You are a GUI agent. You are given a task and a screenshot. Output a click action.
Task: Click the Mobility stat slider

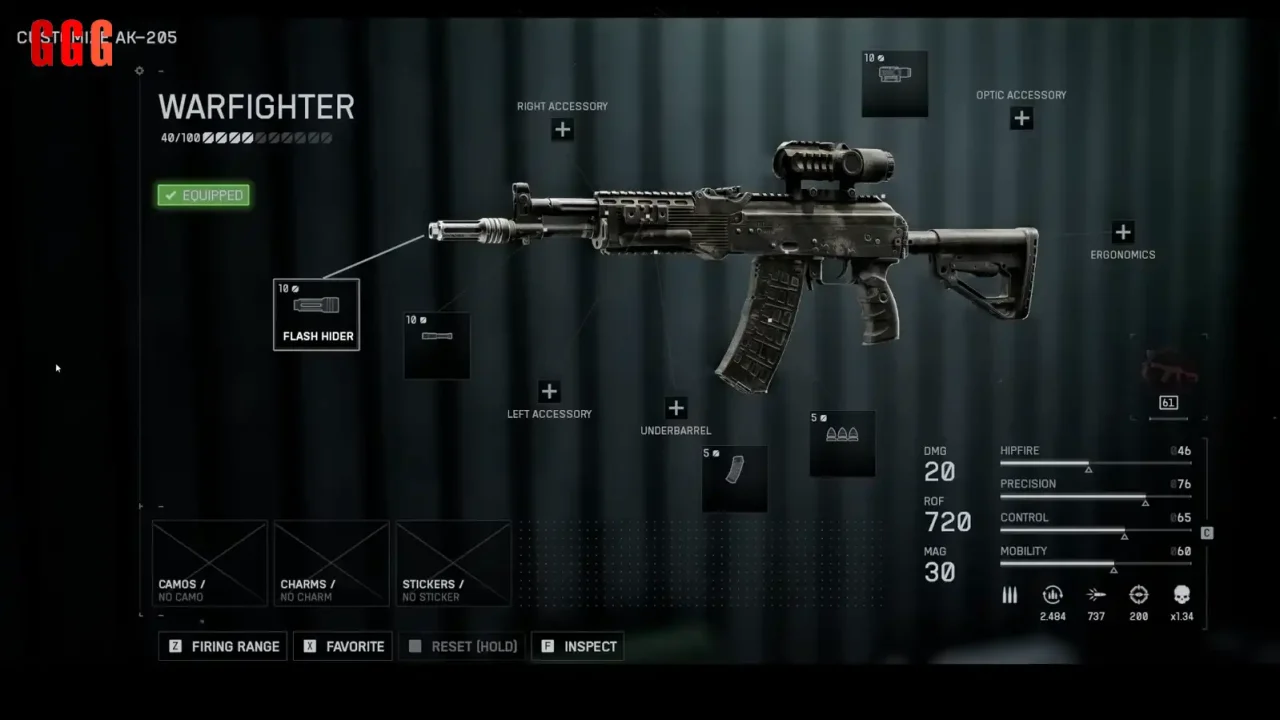point(1095,563)
